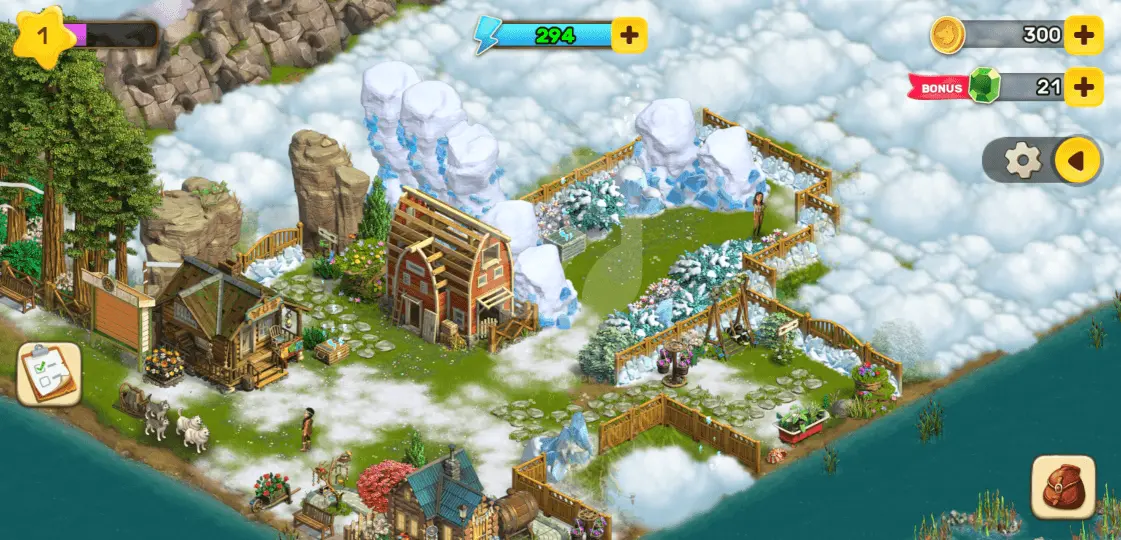This screenshot has width=1121, height=540.
Task: Get more green gems with plus button
Action: [1083, 87]
